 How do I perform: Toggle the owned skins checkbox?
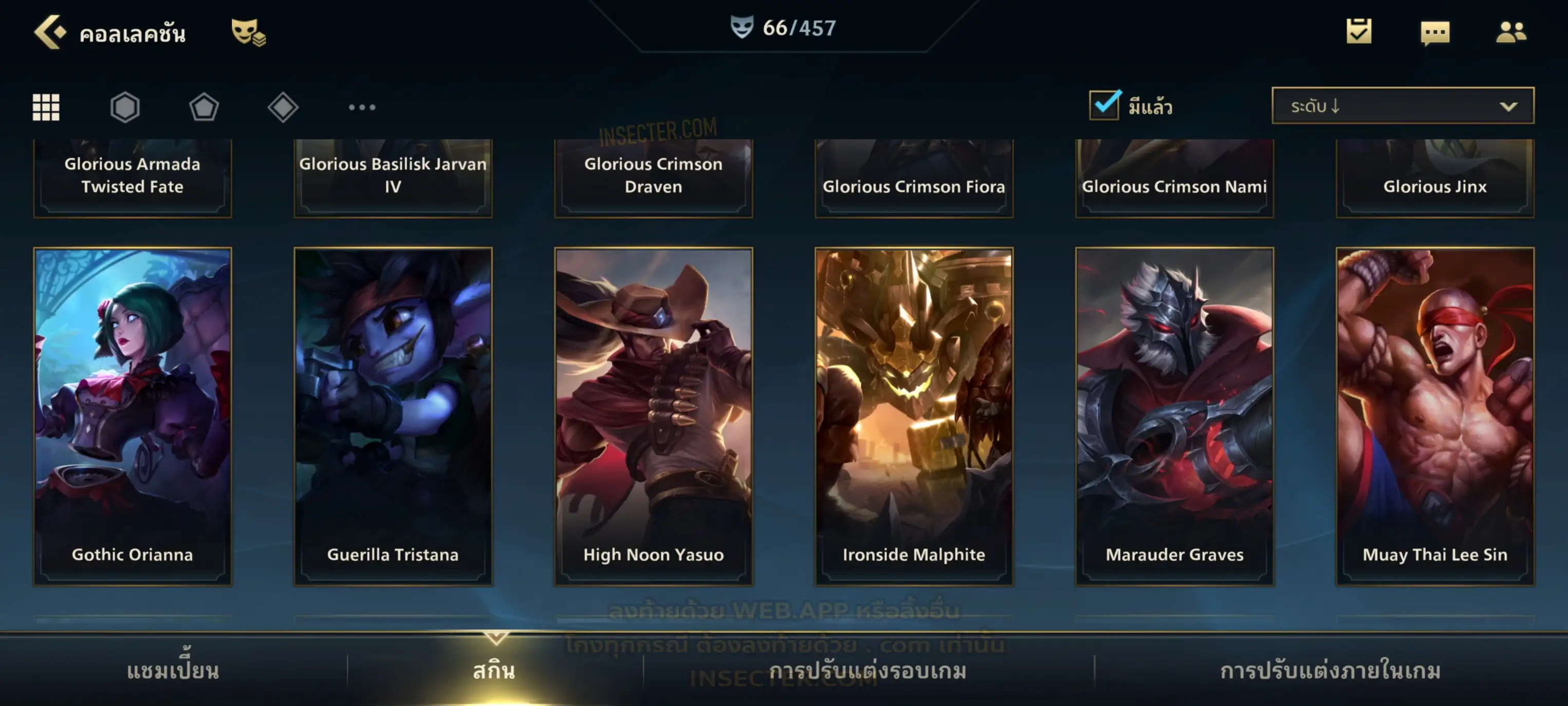tap(1103, 105)
